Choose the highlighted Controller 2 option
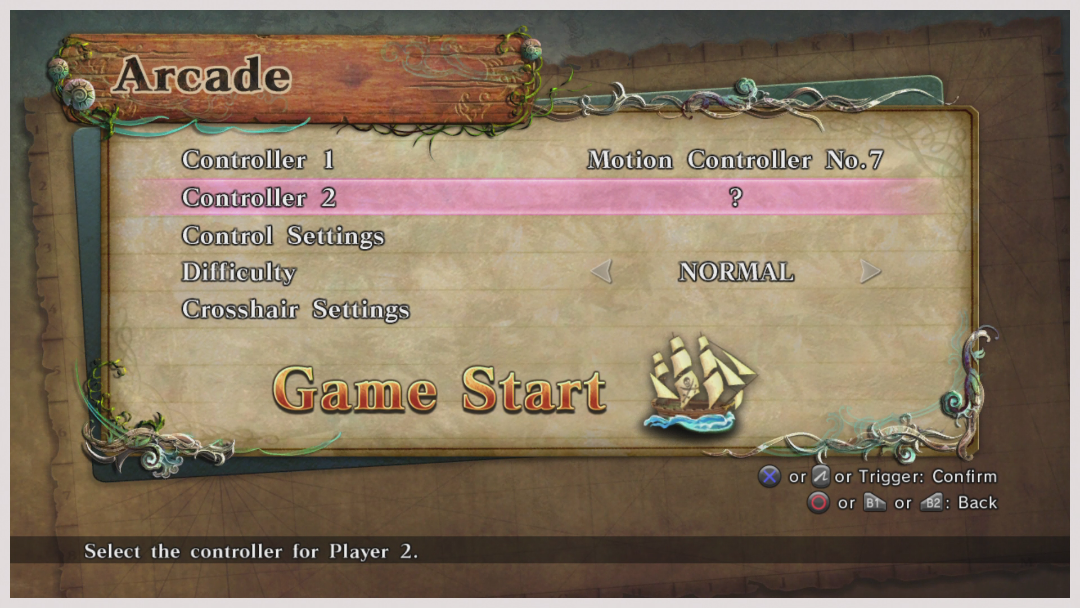Screen dimensions: 1080x608 [x=258, y=198]
